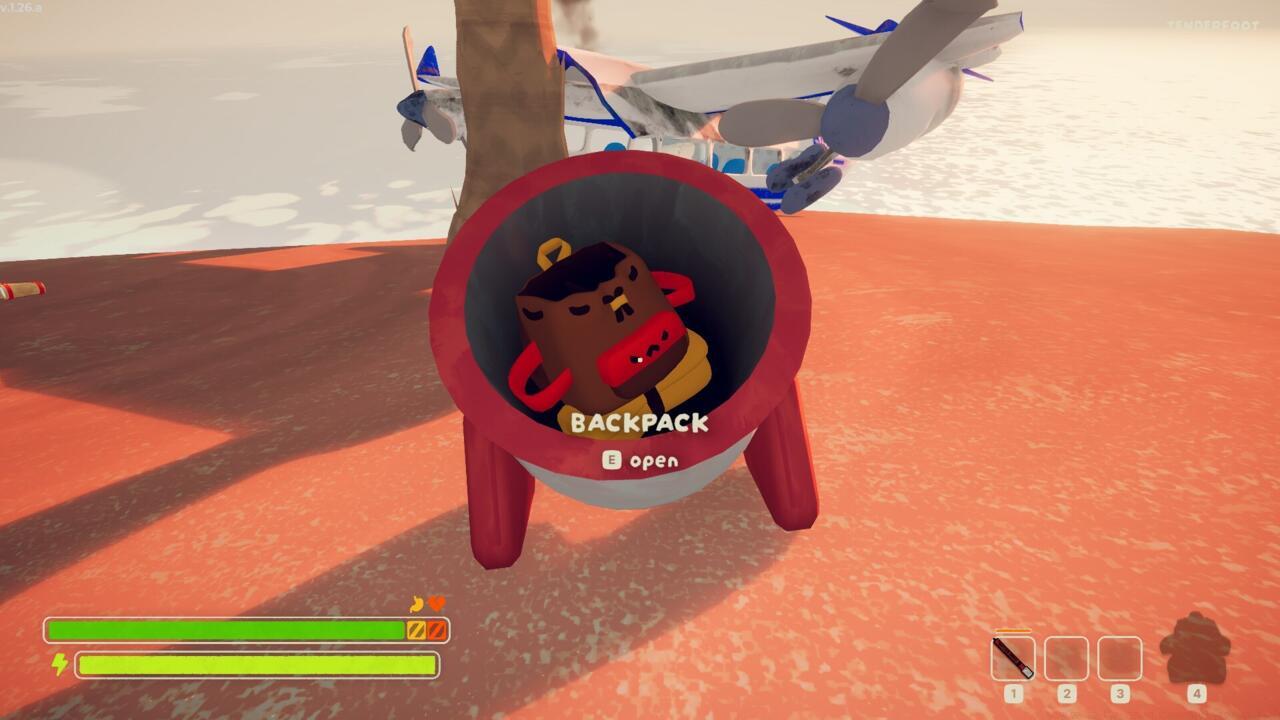1280x720 pixels.
Task: Click the Open text next to the E key
Action: (x=652, y=461)
